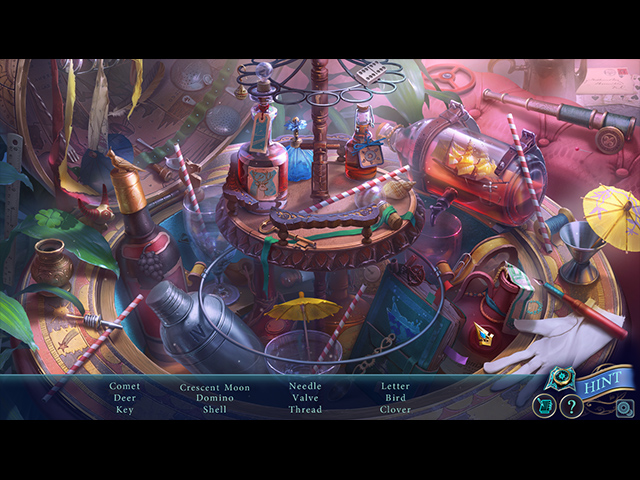Choose the Needle list entry

pyautogui.click(x=305, y=386)
